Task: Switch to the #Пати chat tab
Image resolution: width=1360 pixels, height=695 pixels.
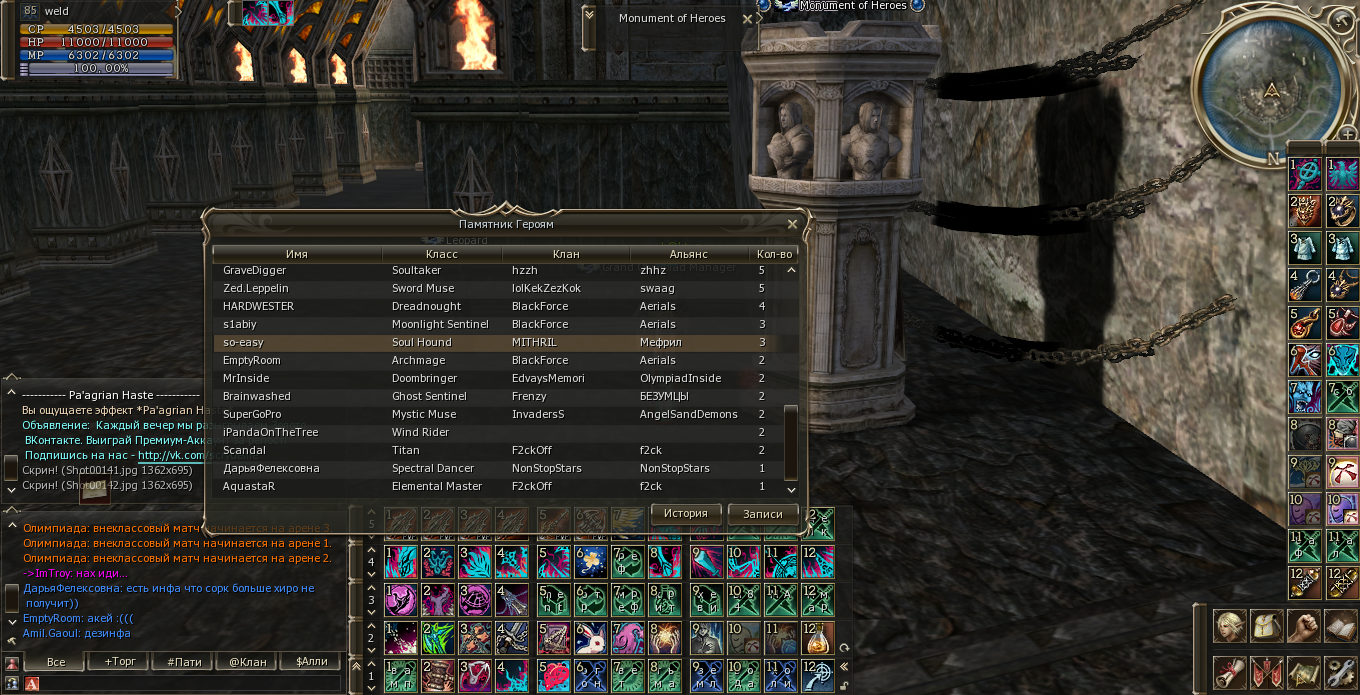Action: [184, 662]
